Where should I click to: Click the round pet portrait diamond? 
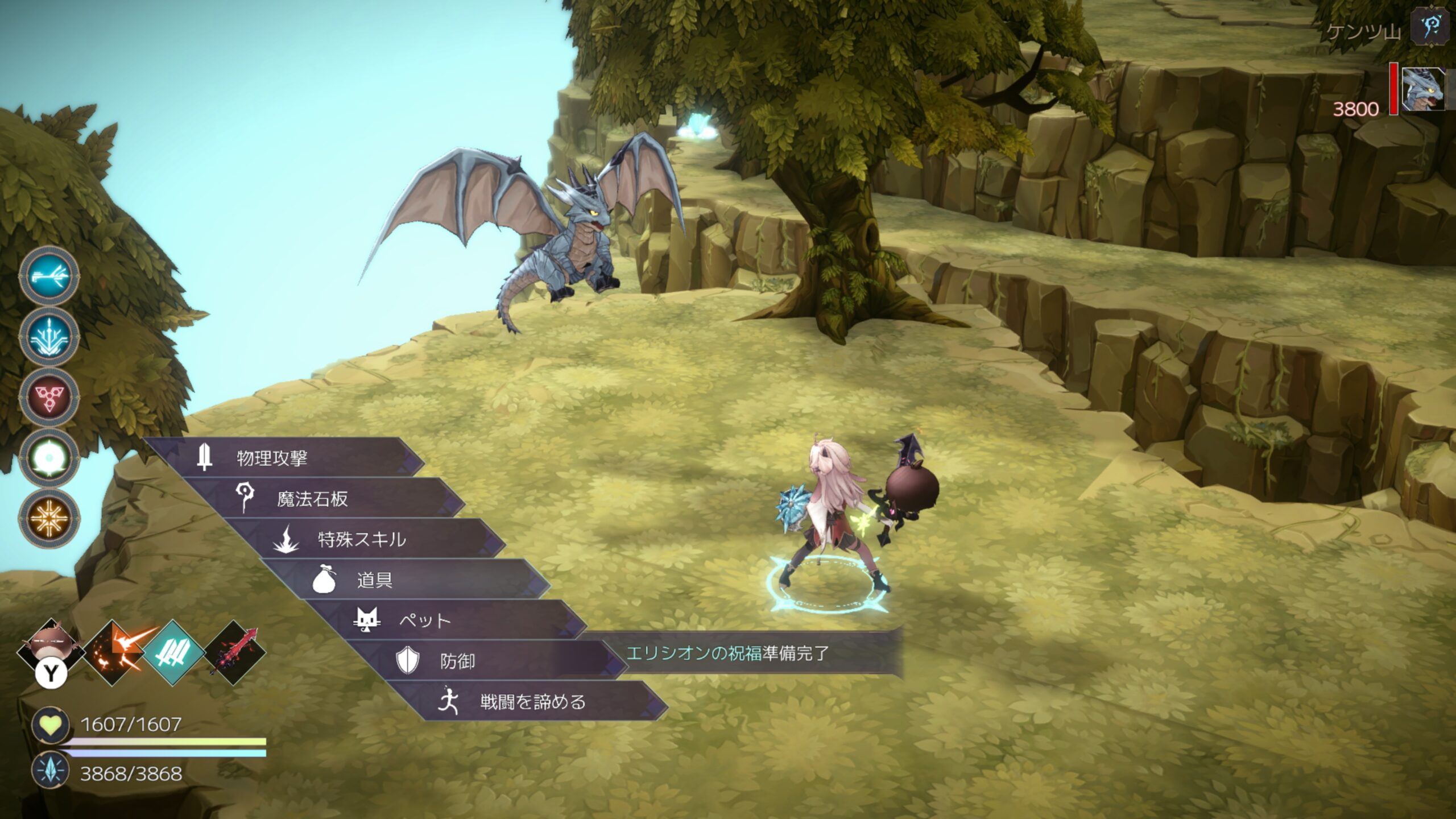tap(52, 648)
